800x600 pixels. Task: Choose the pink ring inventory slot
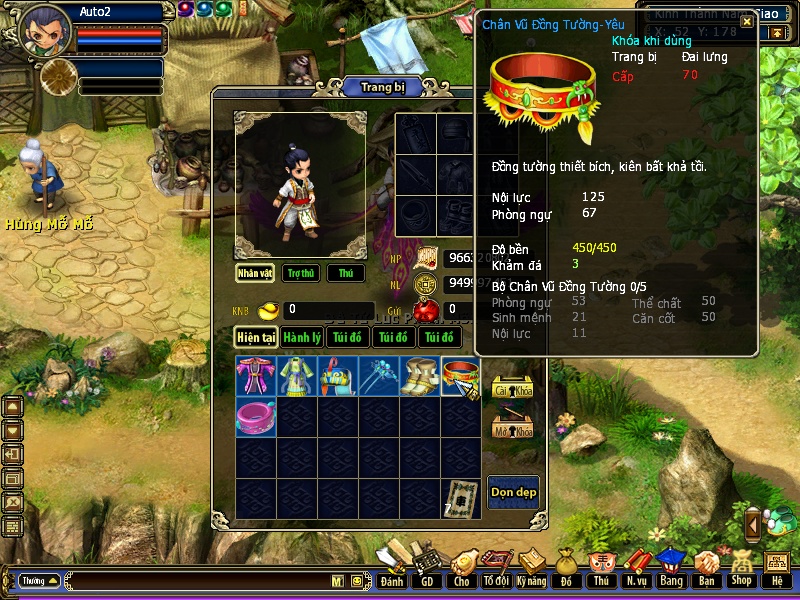pyautogui.click(x=256, y=416)
